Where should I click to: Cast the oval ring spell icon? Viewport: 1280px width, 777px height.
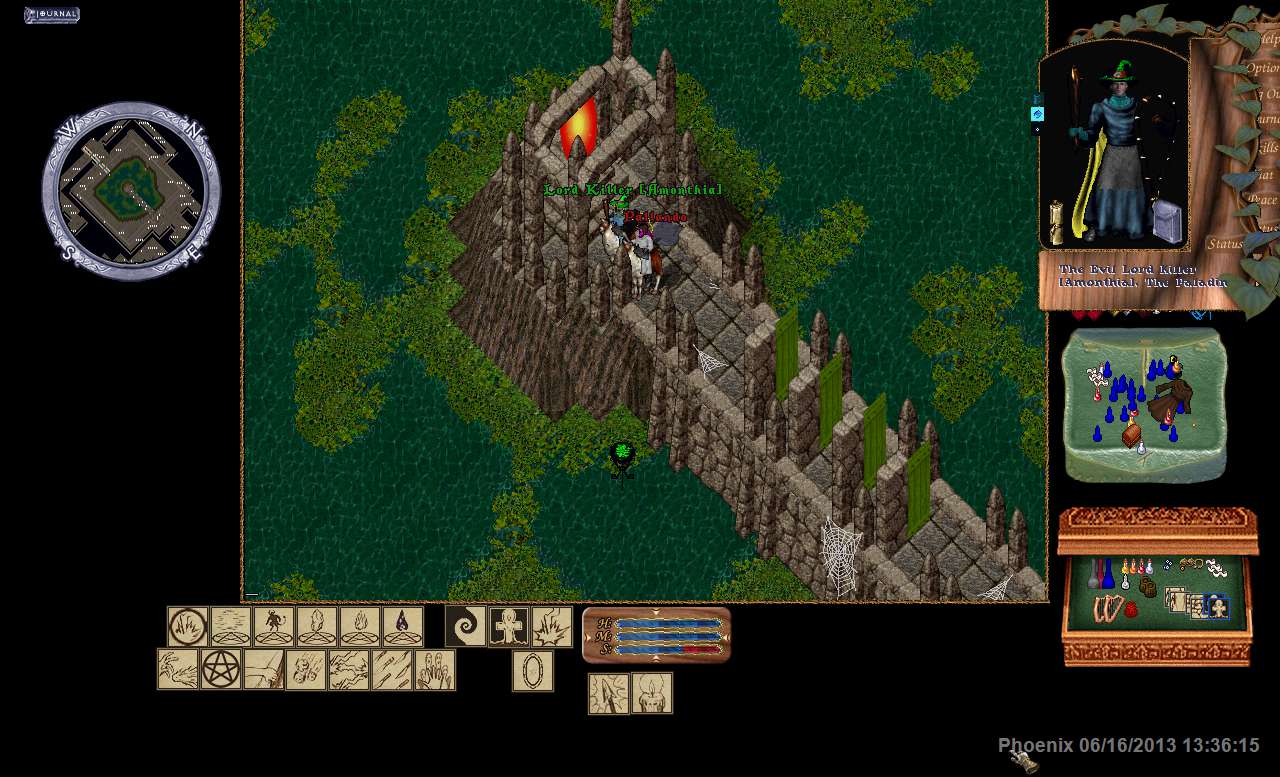click(x=532, y=670)
